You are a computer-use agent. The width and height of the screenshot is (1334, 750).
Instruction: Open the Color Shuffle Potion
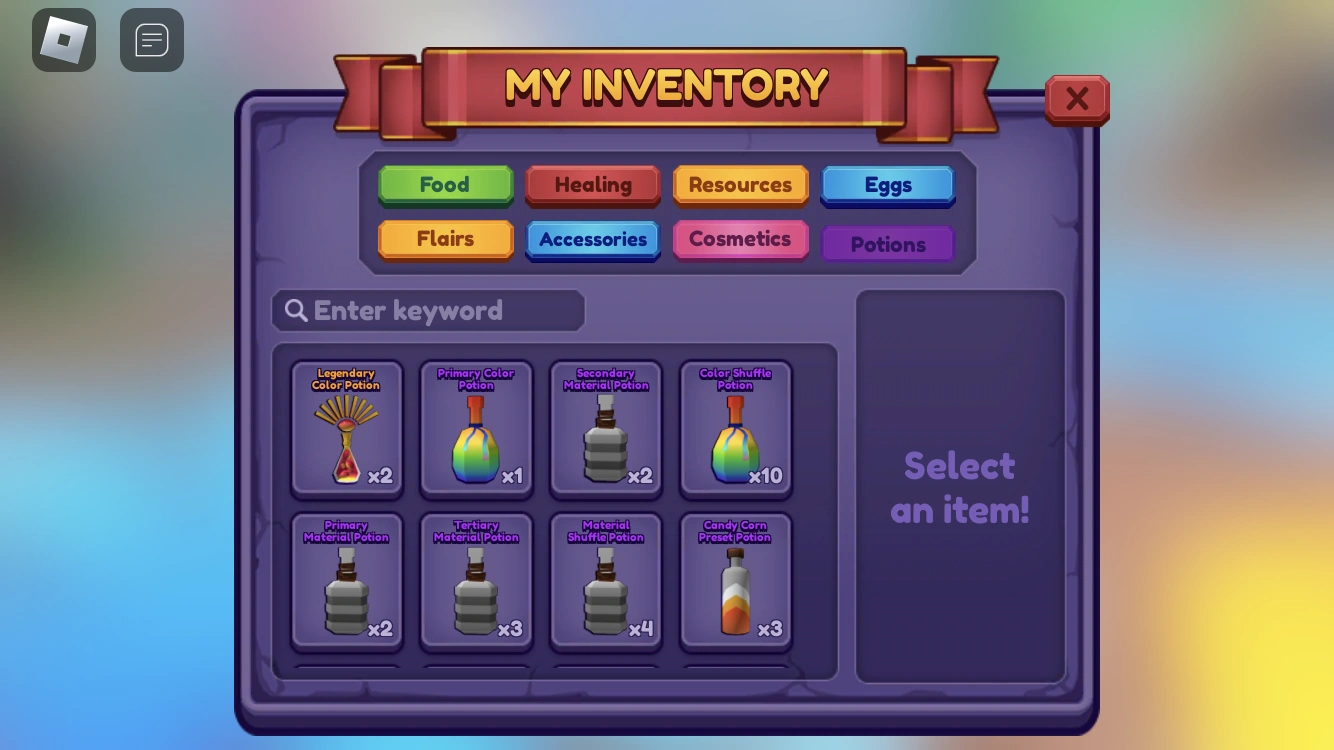point(736,428)
